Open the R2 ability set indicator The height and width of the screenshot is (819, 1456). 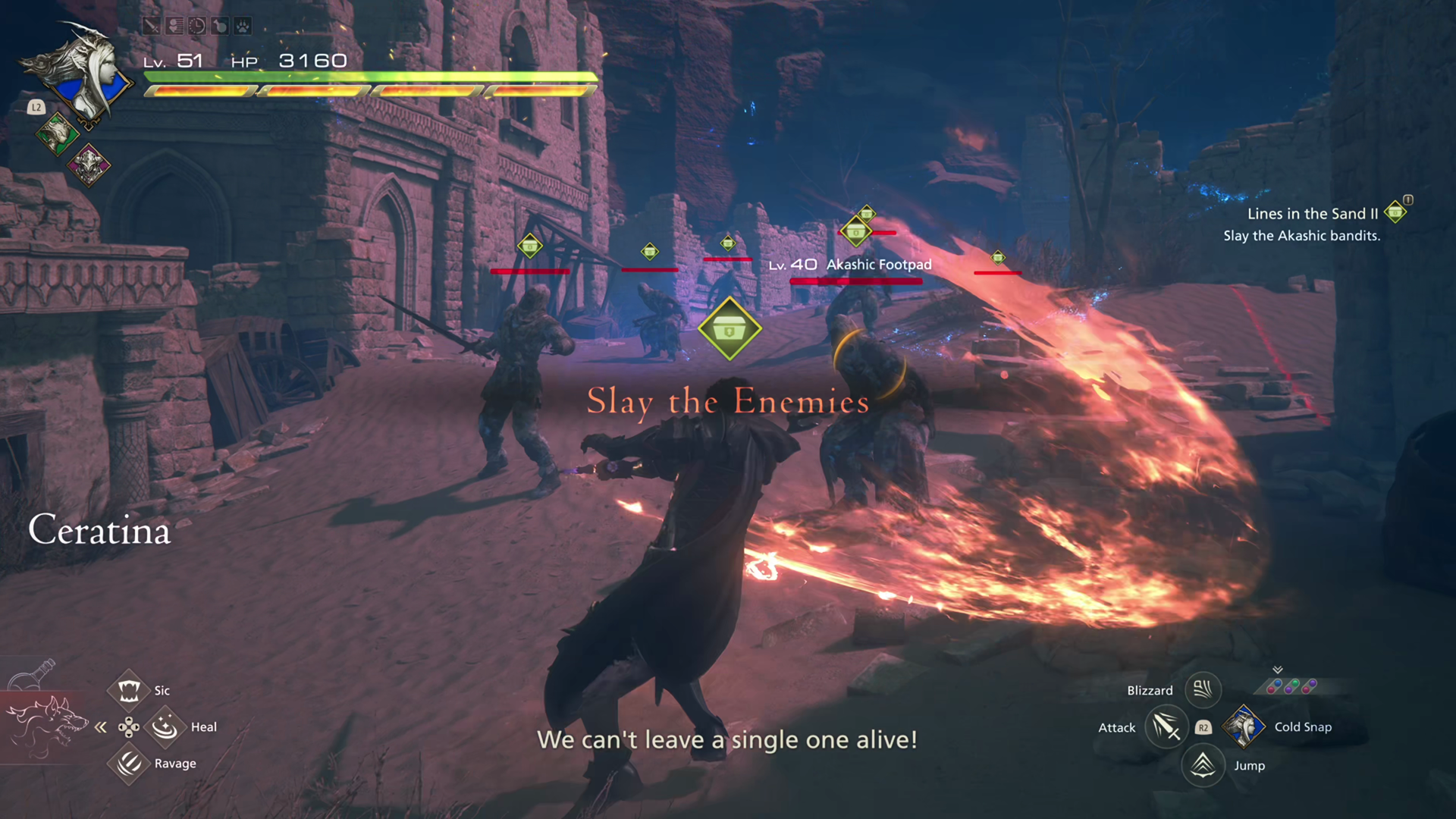pyautogui.click(x=1203, y=727)
